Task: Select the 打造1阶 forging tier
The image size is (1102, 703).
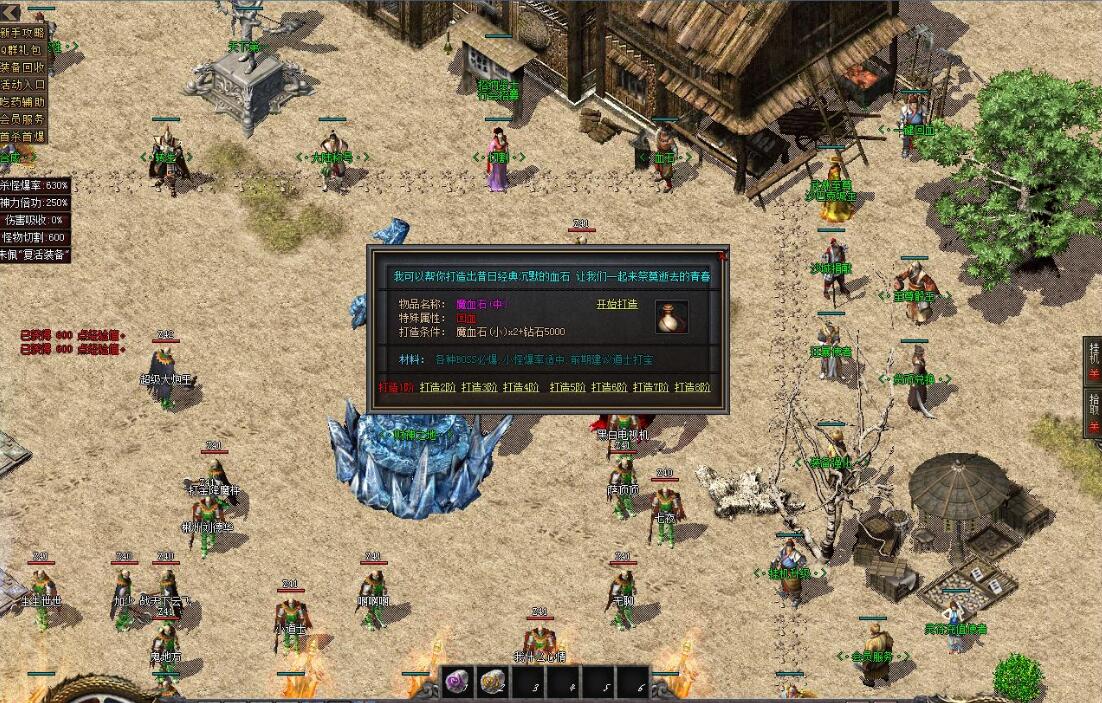Action: click(x=397, y=387)
